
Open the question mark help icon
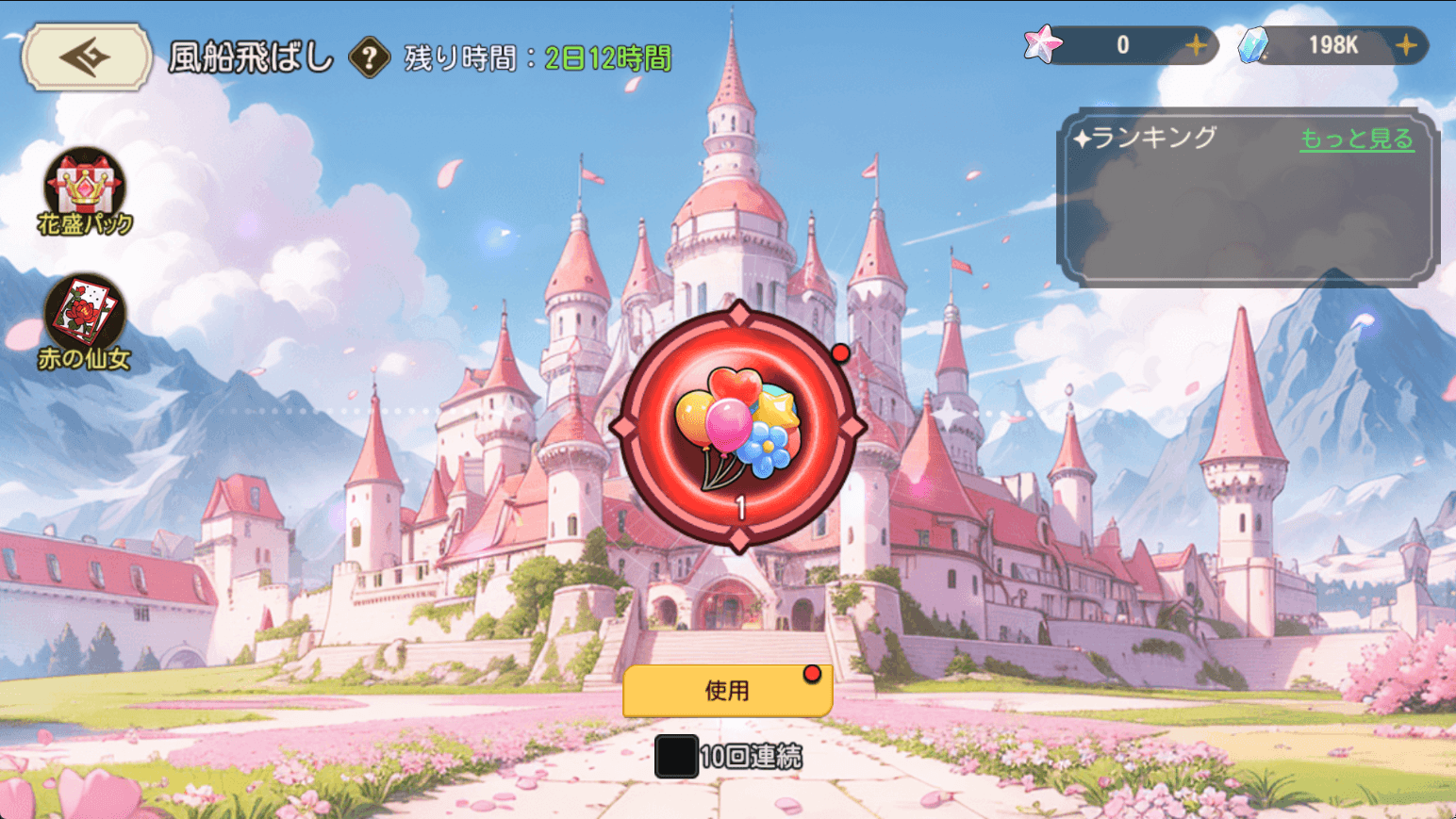click(x=370, y=58)
